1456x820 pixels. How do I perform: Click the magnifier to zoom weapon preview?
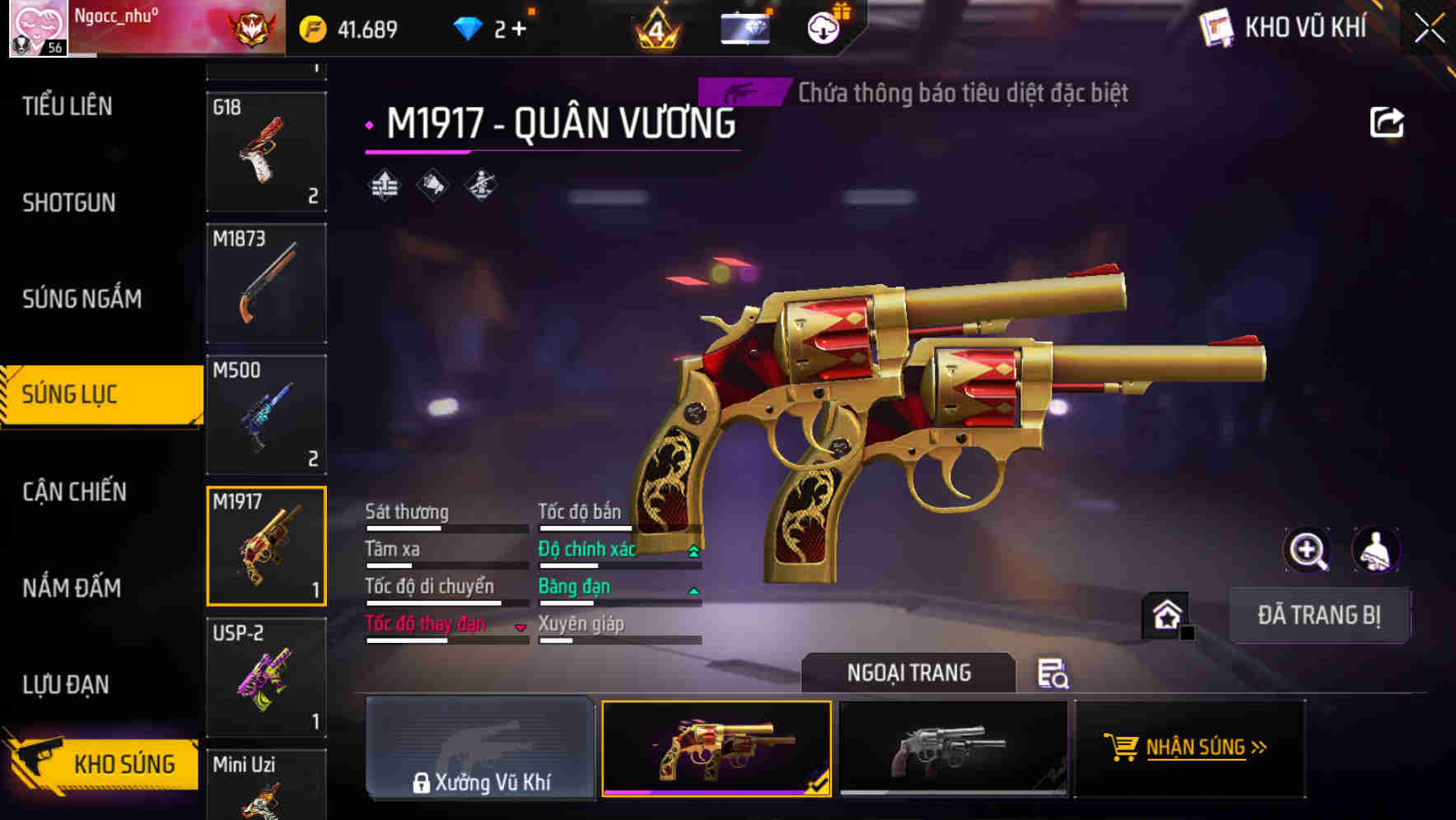(1308, 550)
